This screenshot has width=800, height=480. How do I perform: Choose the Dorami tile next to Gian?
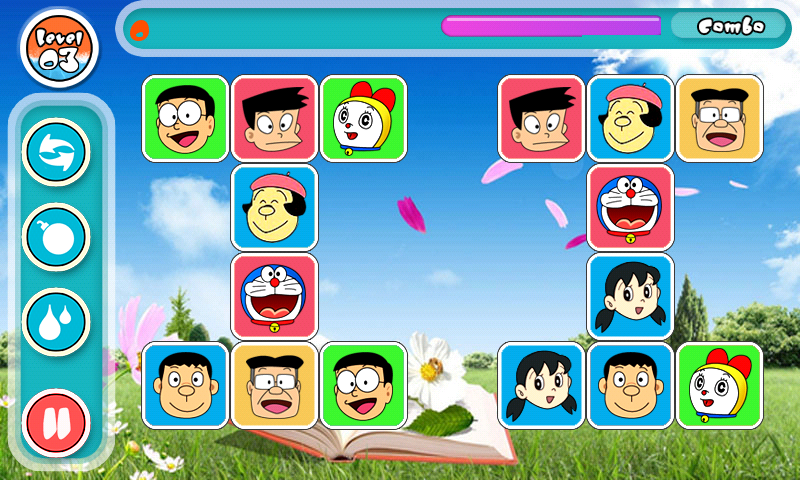click(x=719, y=386)
